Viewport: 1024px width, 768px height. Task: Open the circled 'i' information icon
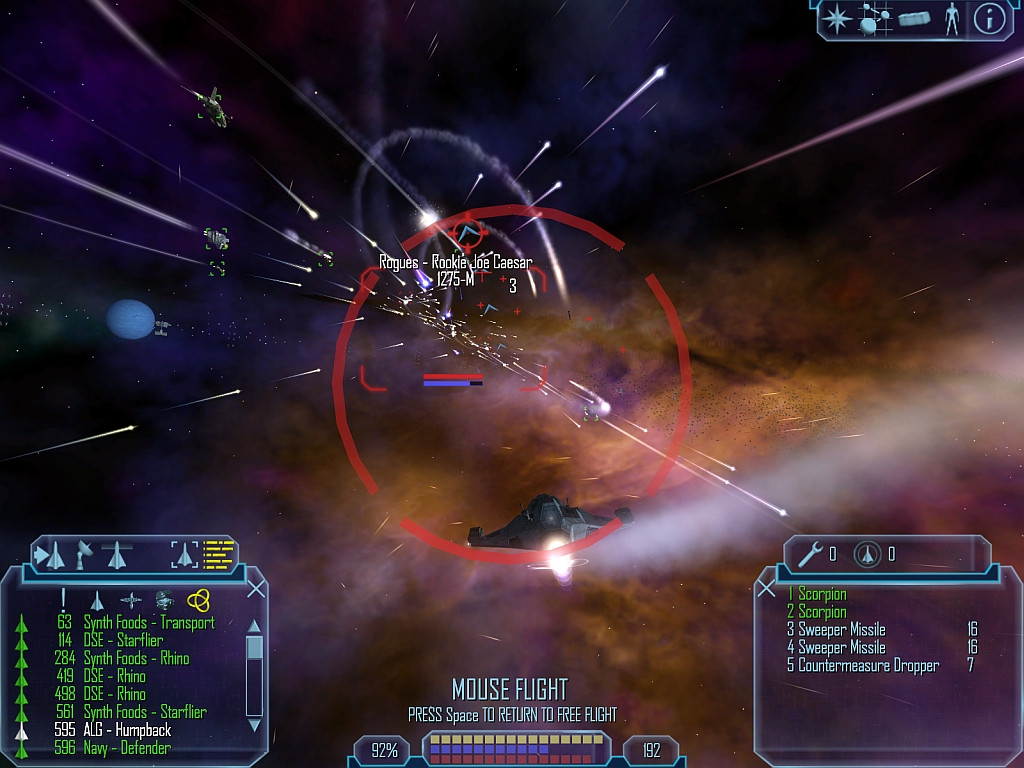pos(989,19)
